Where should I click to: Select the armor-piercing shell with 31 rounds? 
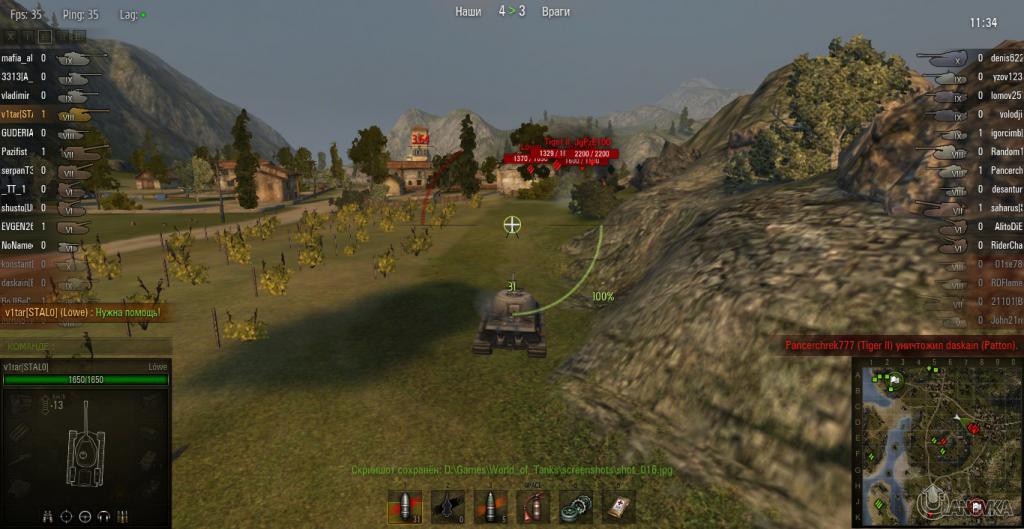404,507
